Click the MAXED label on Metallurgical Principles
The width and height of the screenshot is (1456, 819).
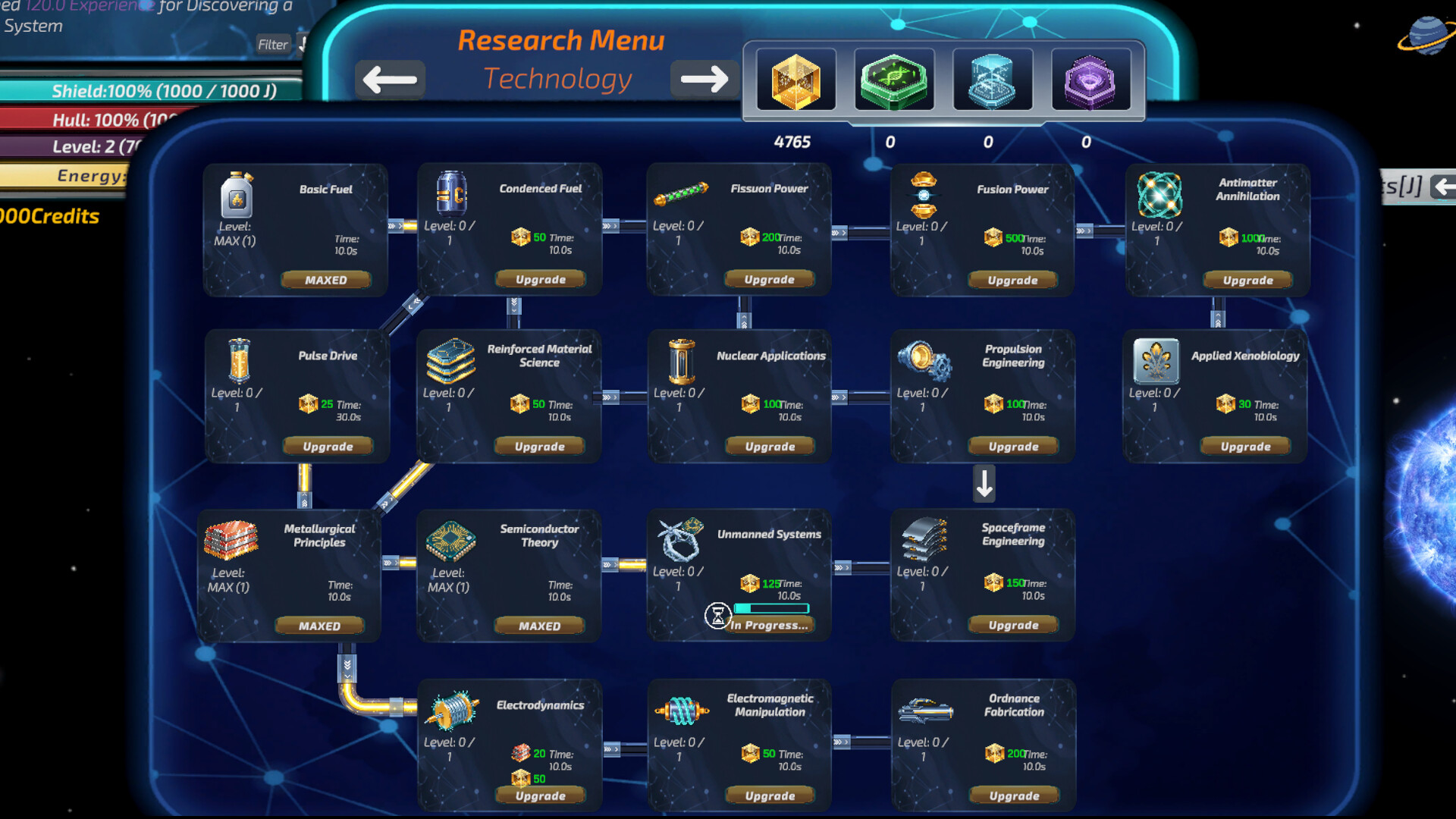(x=319, y=625)
